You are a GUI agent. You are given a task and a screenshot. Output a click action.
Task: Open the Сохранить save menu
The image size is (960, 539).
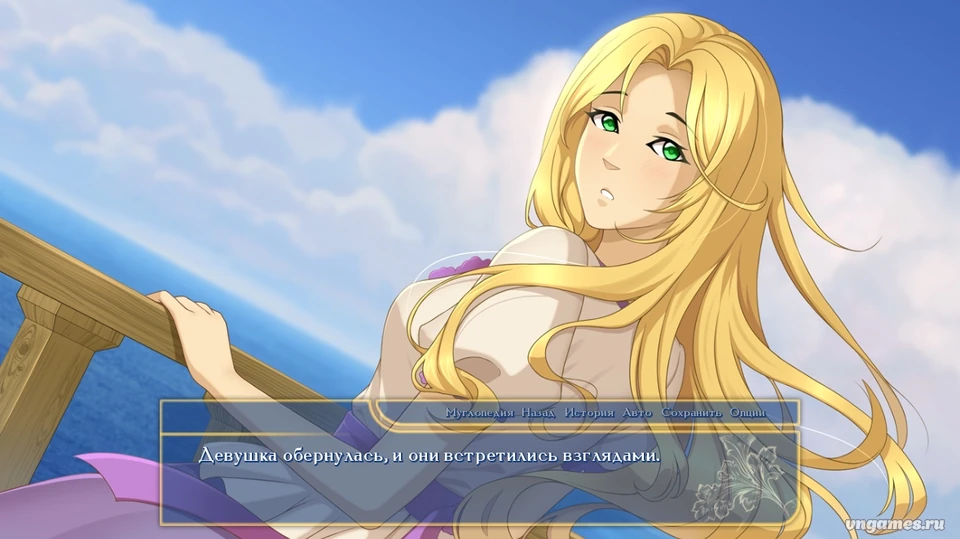click(x=691, y=413)
